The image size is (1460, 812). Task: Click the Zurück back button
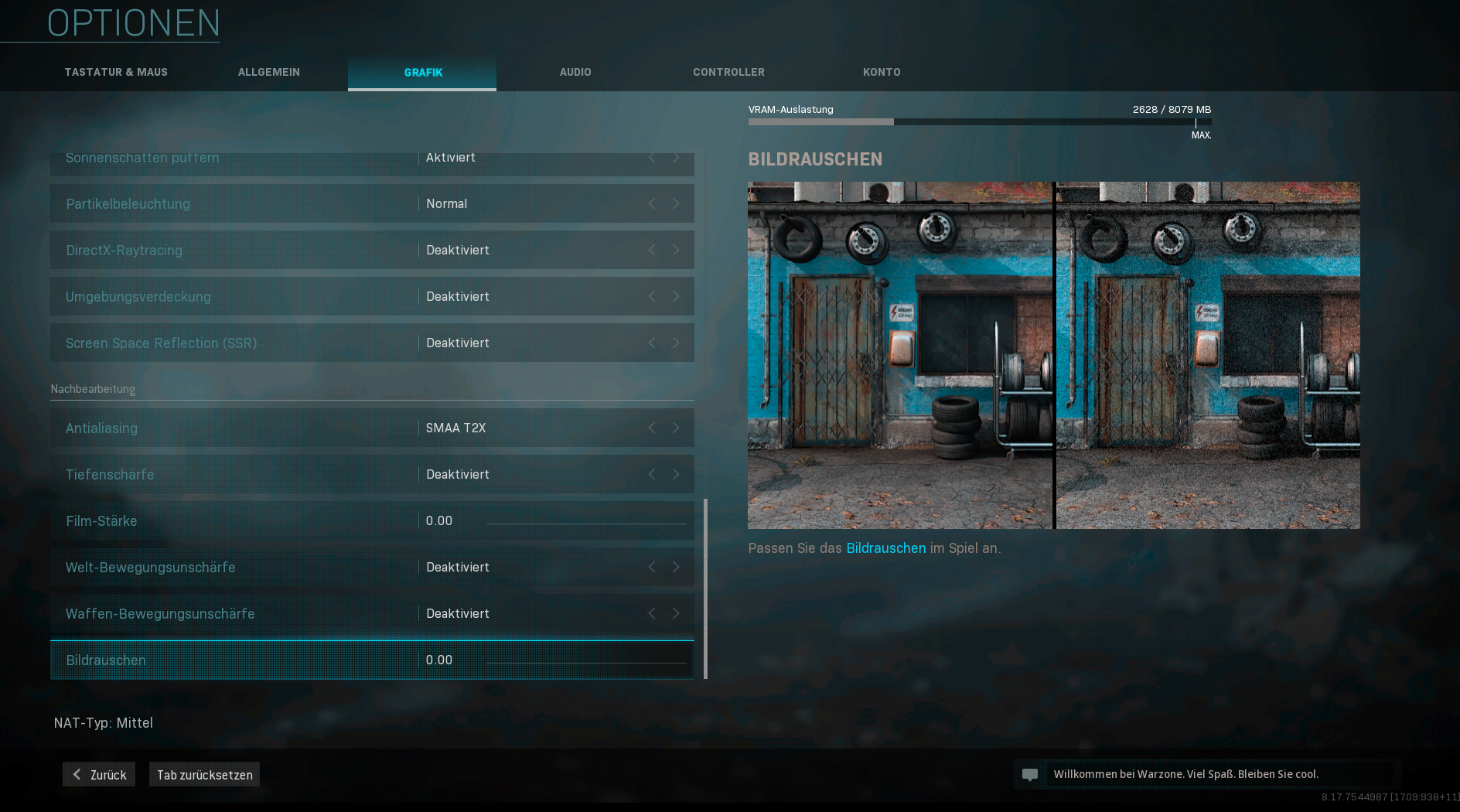pyautogui.click(x=99, y=774)
